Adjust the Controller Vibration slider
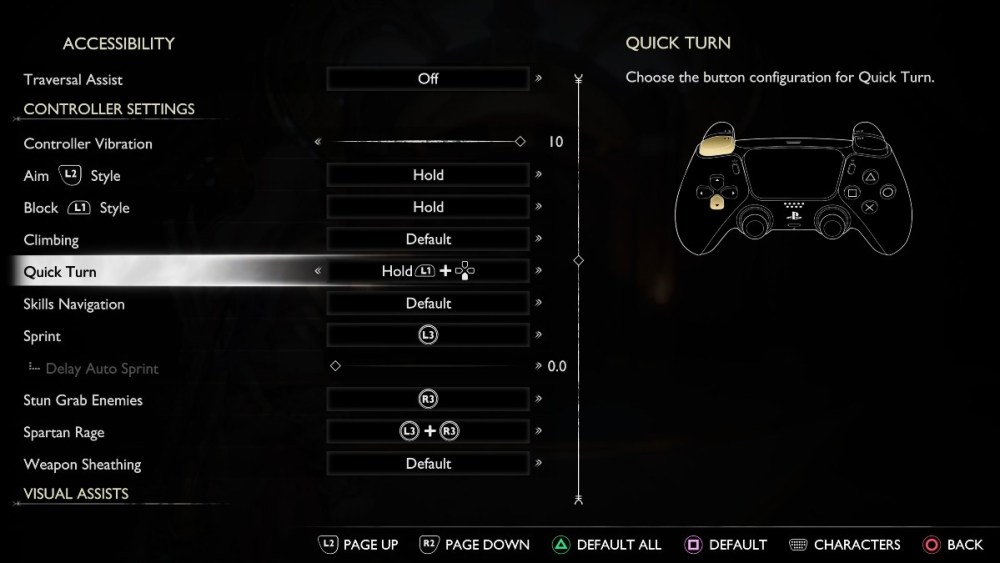 [x=519, y=142]
